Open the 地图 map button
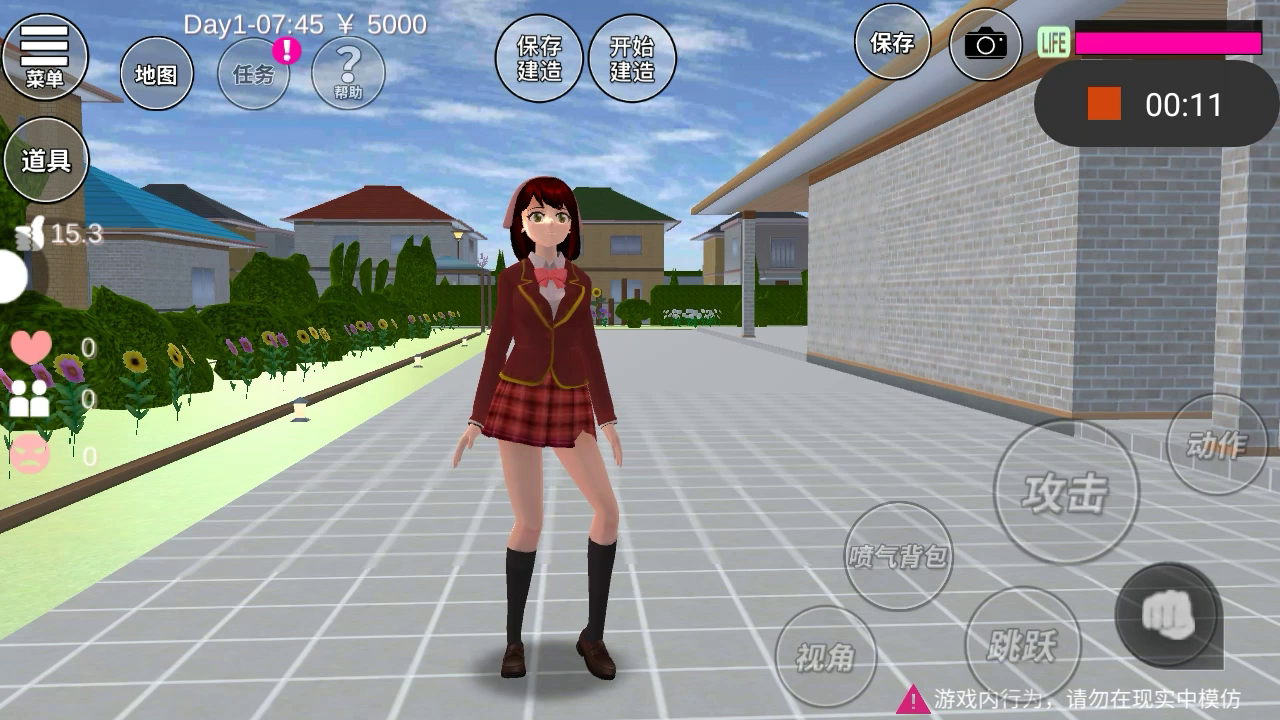Screen dimensions: 1280x720 (x=156, y=74)
